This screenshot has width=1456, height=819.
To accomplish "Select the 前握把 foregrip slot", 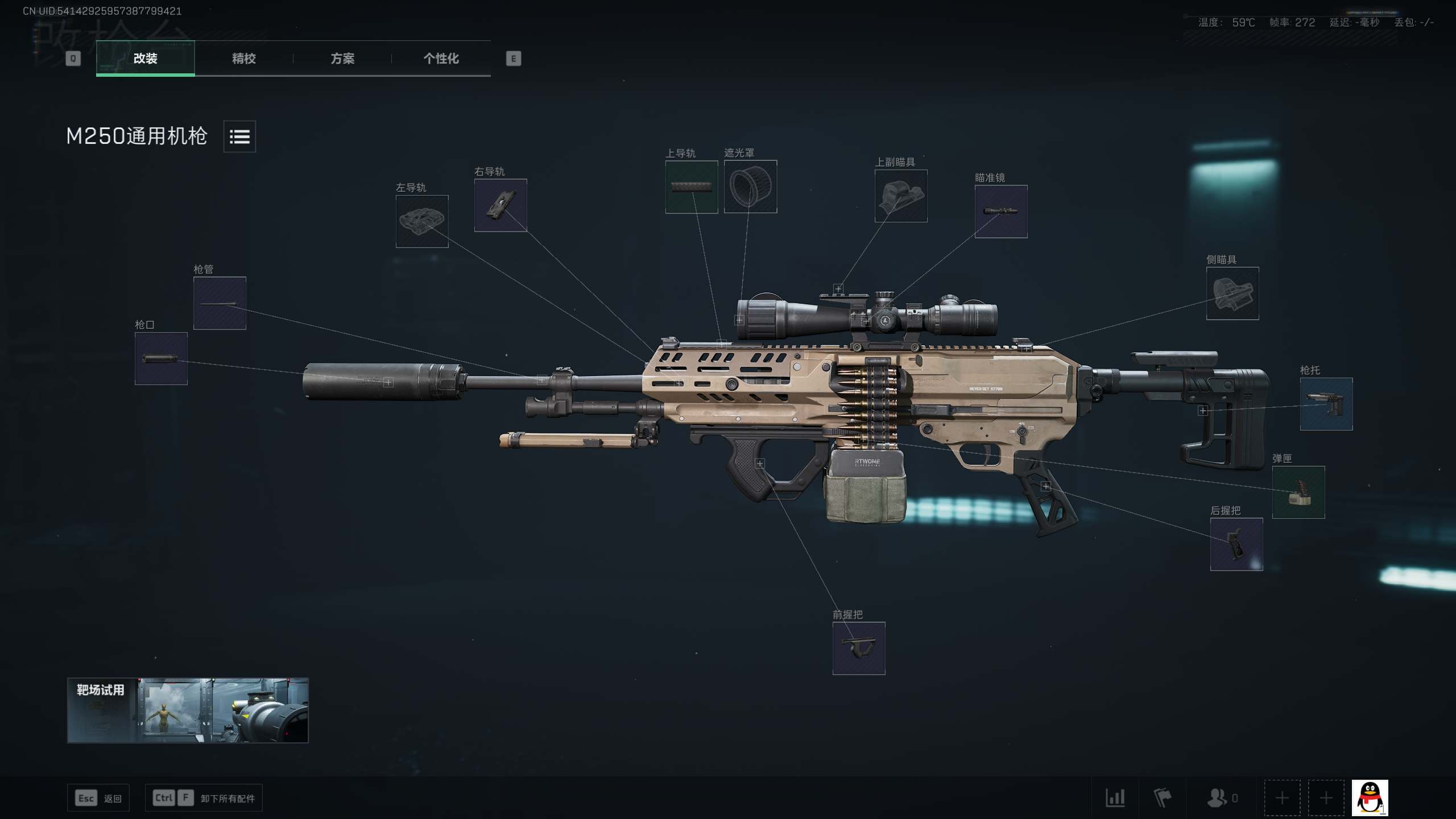I will click(x=859, y=648).
